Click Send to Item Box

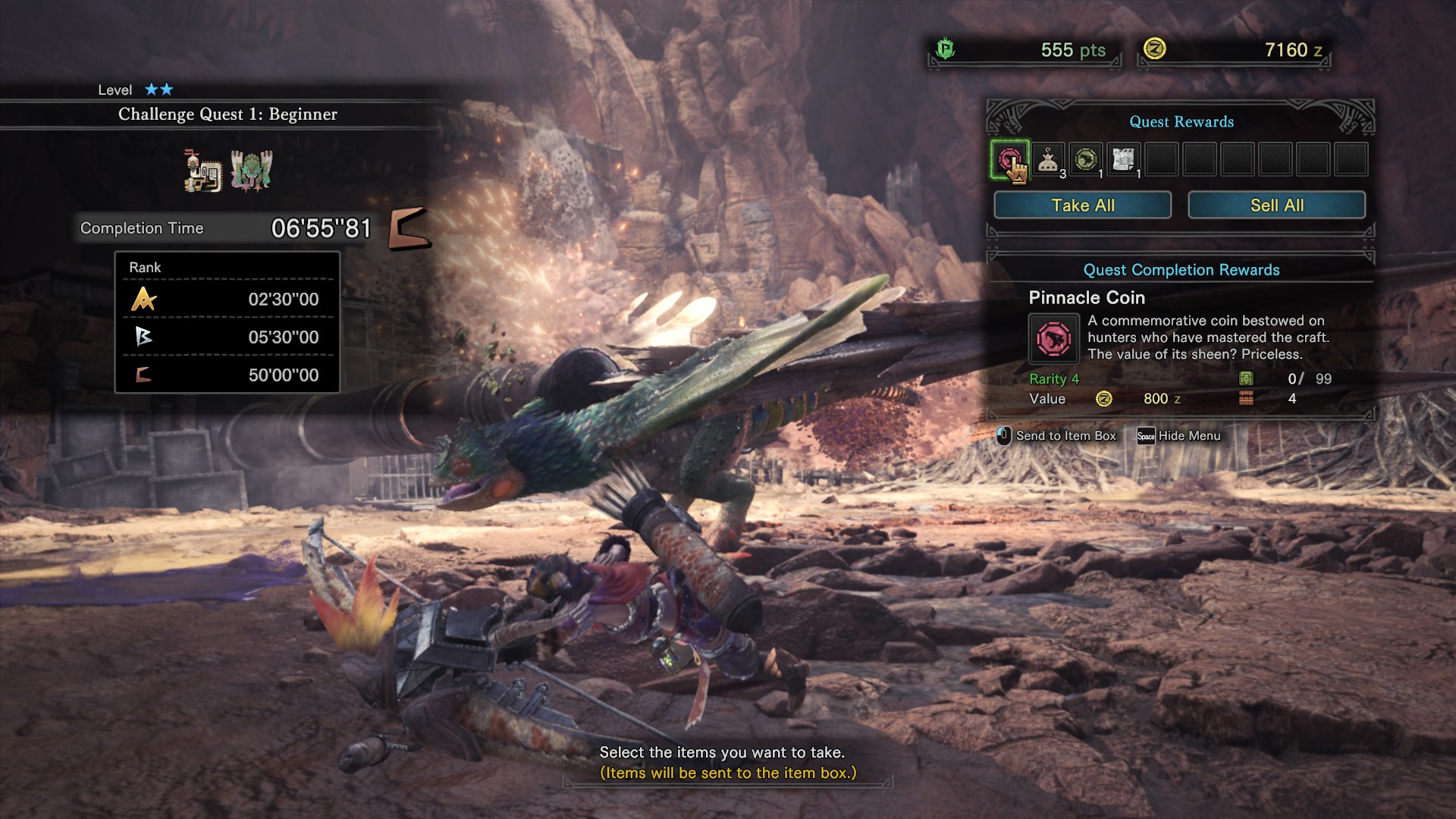coord(1057,436)
